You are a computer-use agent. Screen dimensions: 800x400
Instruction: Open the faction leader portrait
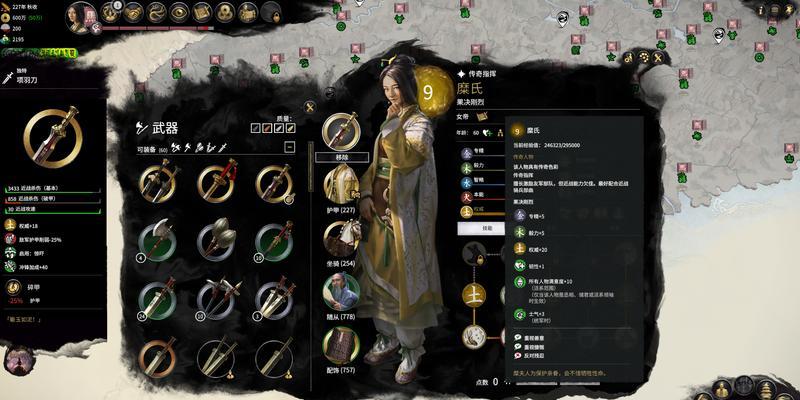point(84,14)
